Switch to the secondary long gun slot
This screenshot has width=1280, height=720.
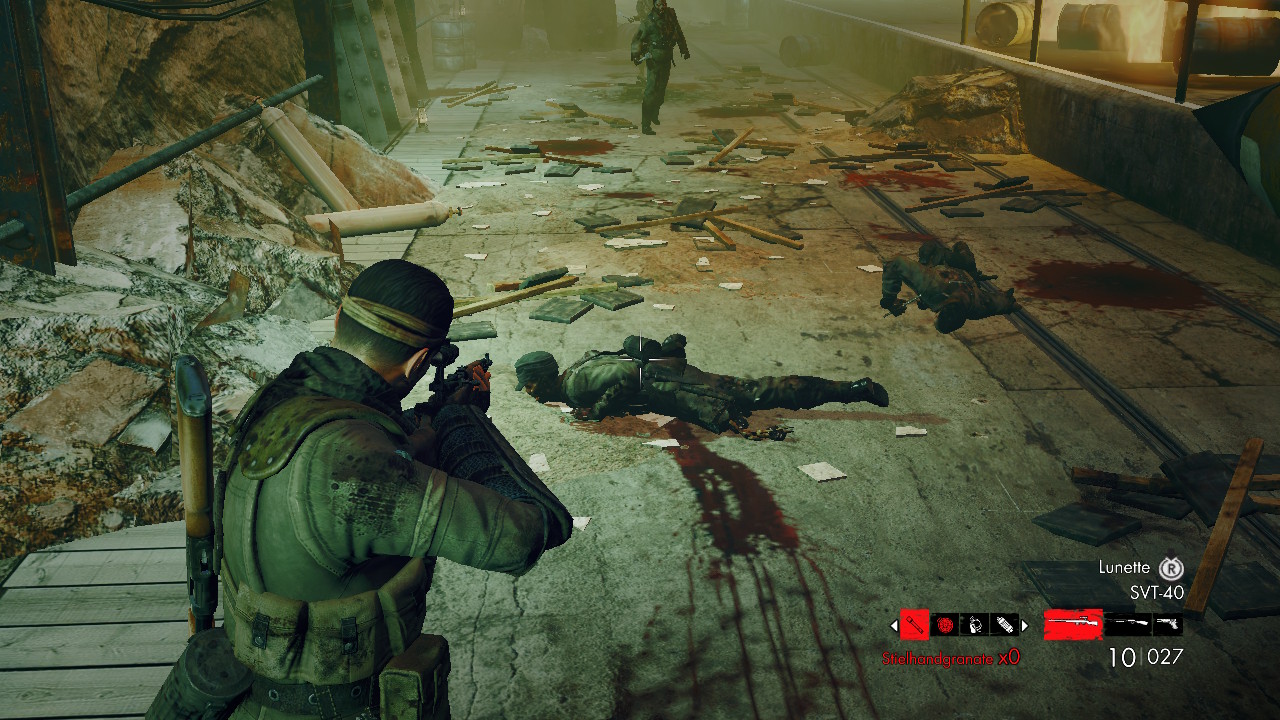pyautogui.click(x=1130, y=625)
